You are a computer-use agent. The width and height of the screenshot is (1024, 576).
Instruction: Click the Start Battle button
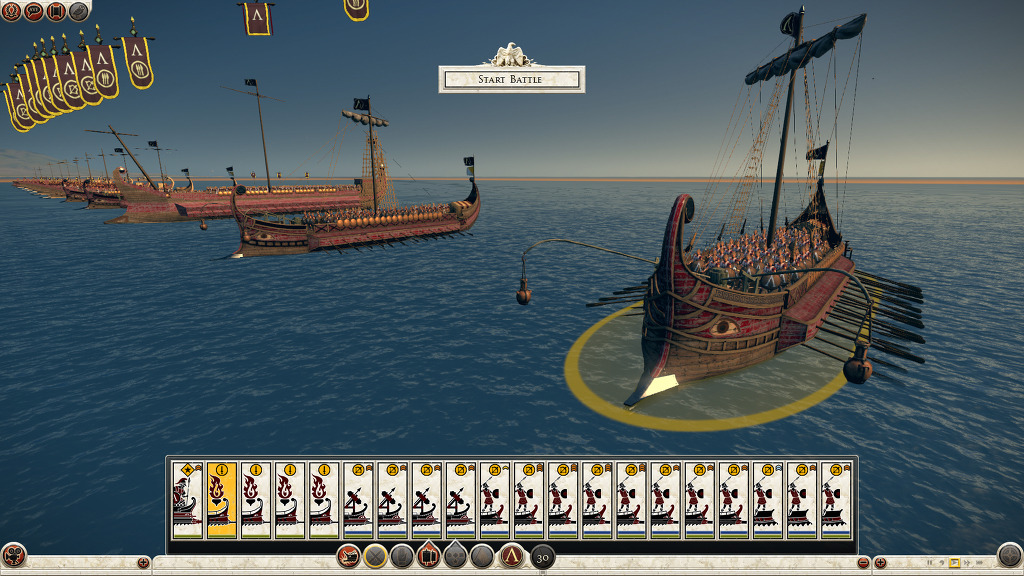pos(511,79)
